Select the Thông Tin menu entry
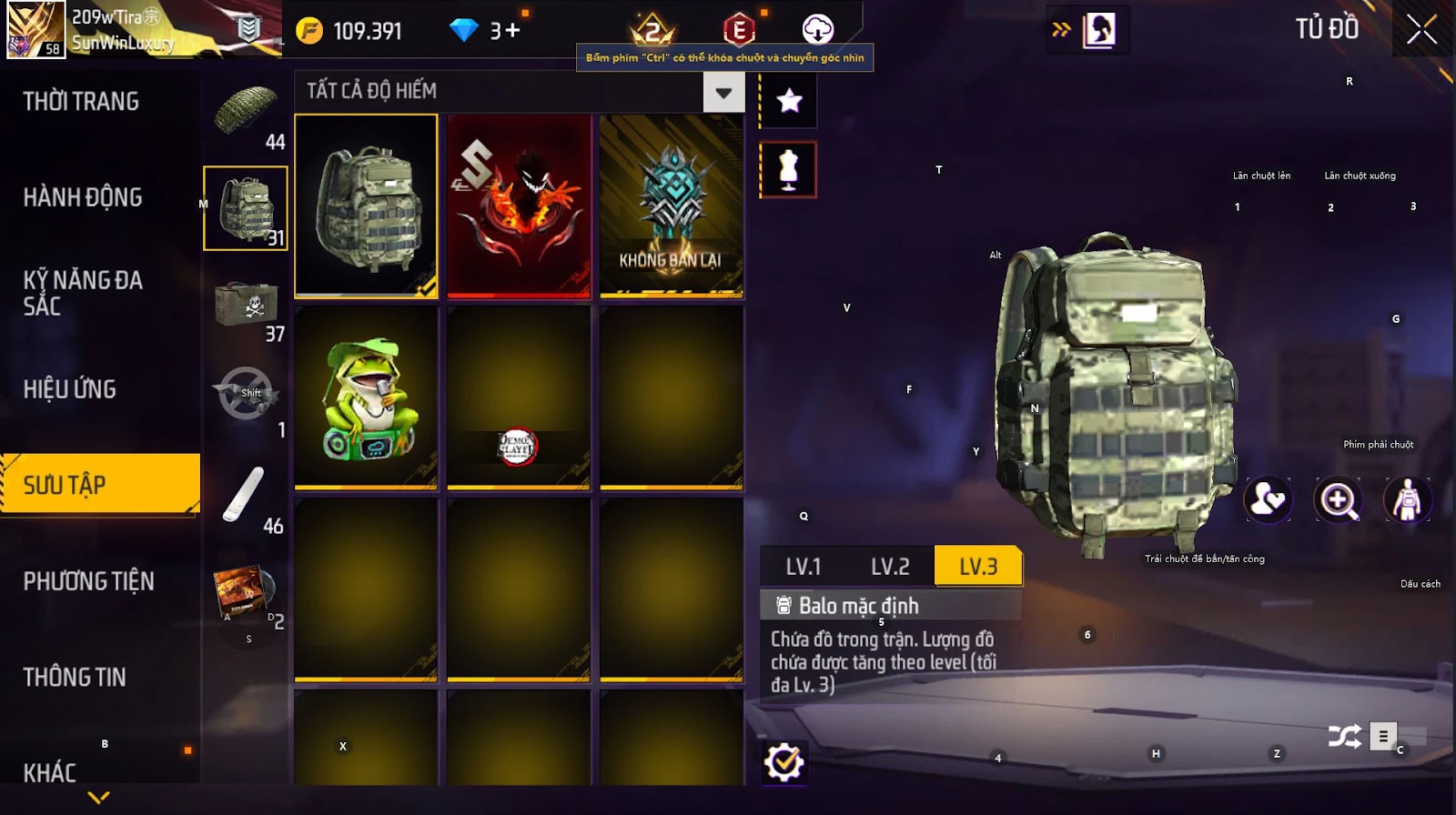The image size is (1456, 815). click(x=75, y=677)
